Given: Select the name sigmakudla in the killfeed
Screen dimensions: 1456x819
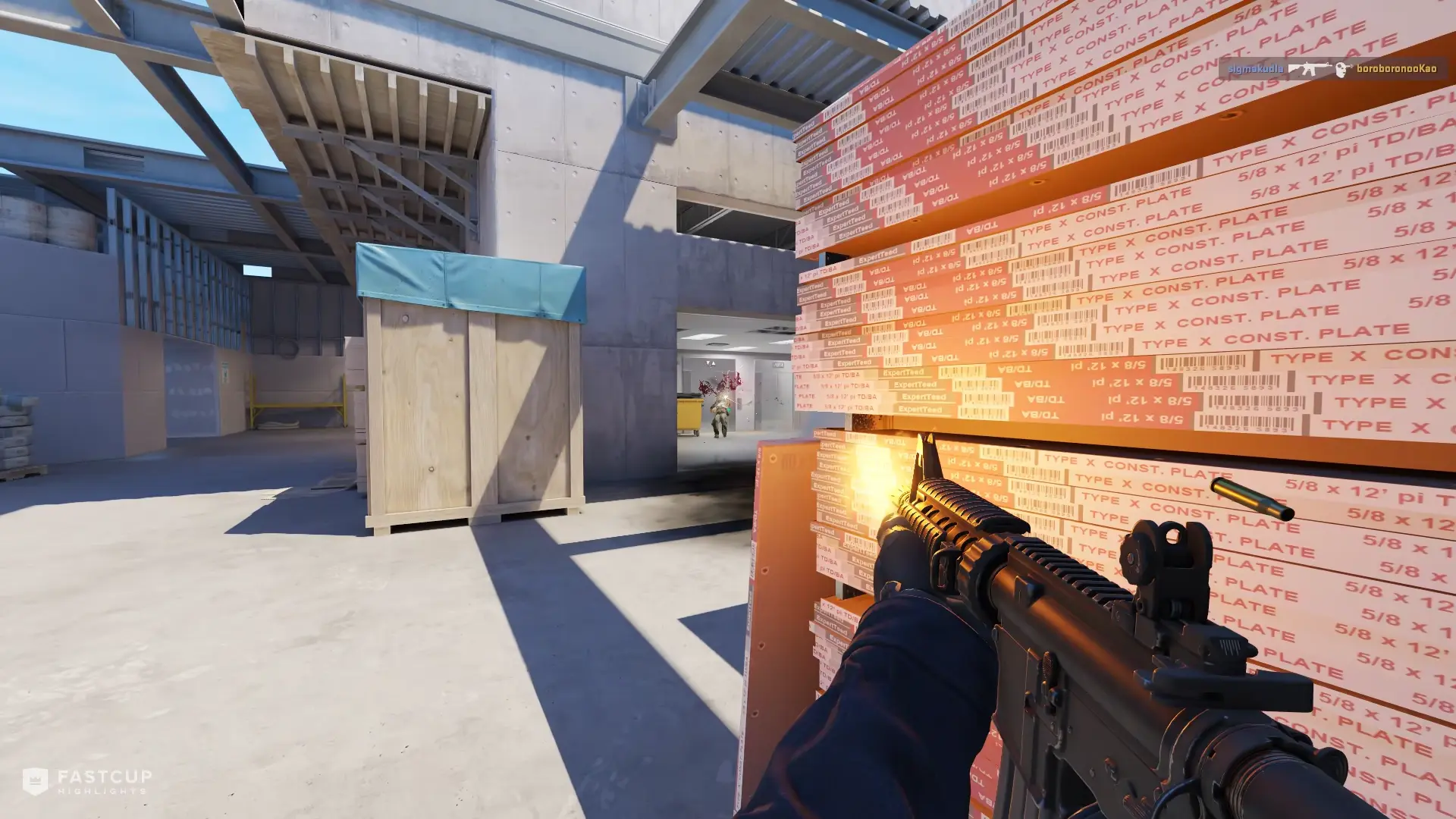Looking at the screenshot, I should coord(1255,68).
